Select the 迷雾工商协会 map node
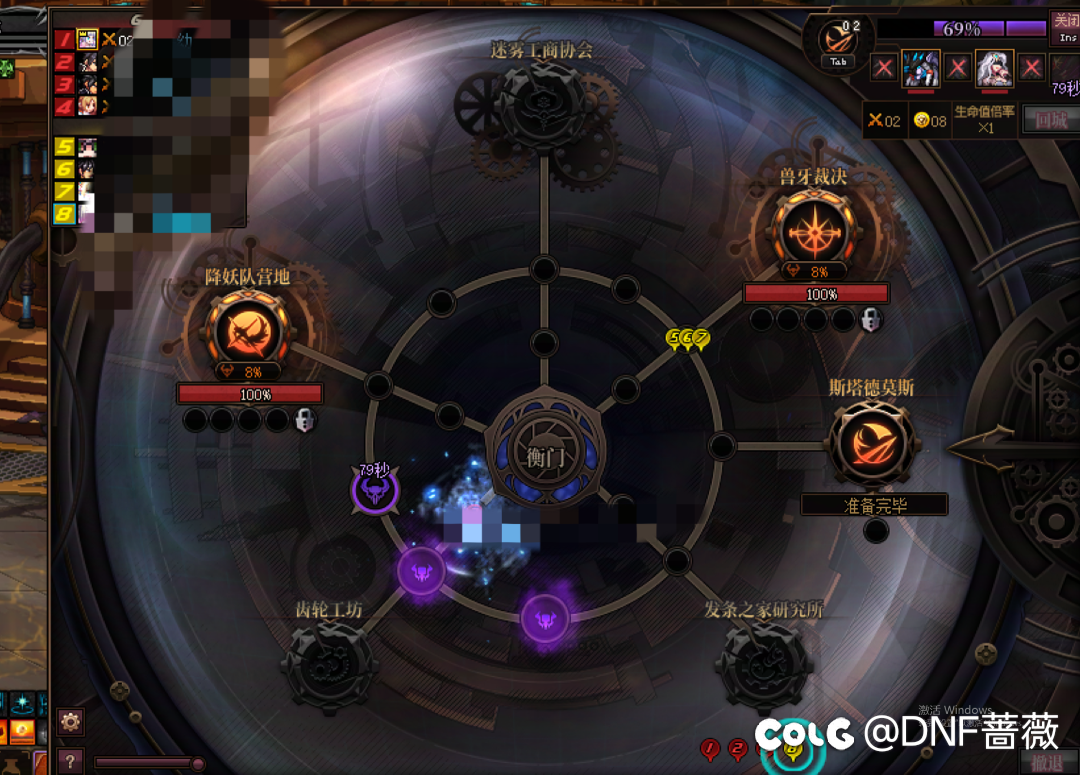1080x775 pixels. pos(541,105)
